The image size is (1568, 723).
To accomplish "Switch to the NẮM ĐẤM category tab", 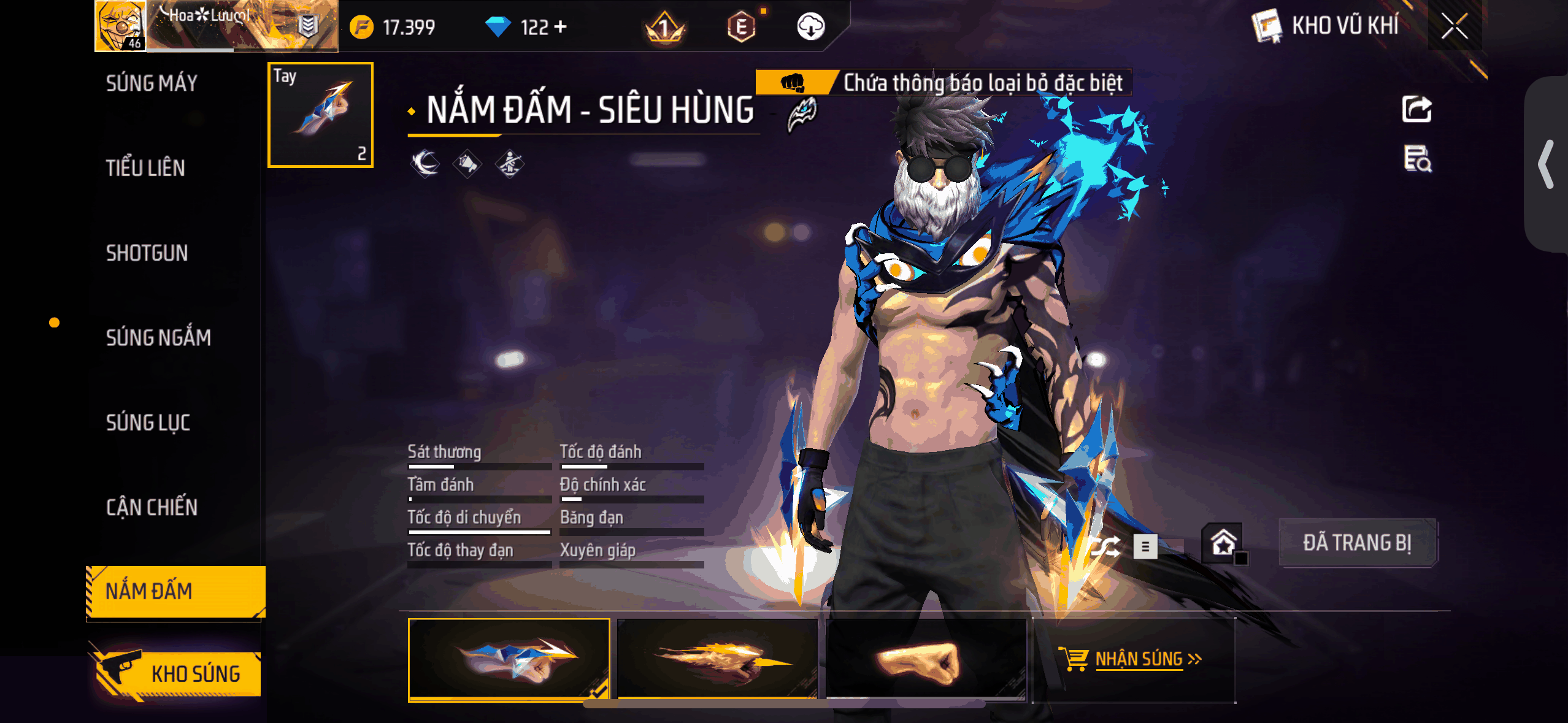I will [174, 591].
